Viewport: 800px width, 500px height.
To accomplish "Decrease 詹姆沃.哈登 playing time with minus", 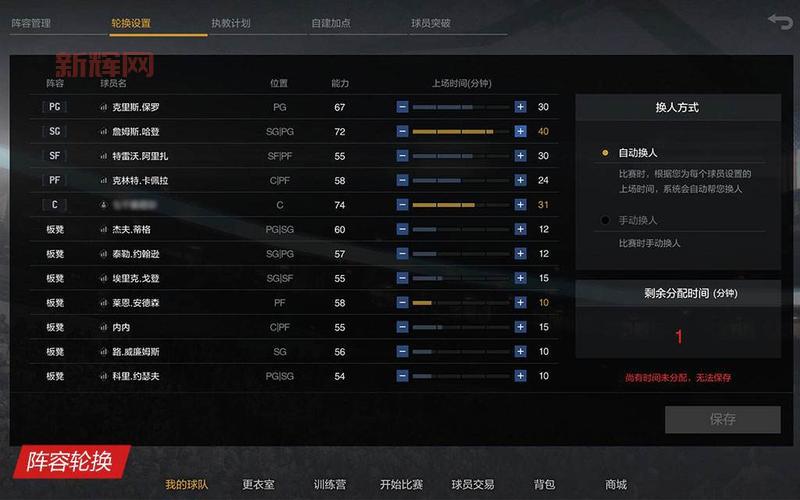I will [402, 132].
